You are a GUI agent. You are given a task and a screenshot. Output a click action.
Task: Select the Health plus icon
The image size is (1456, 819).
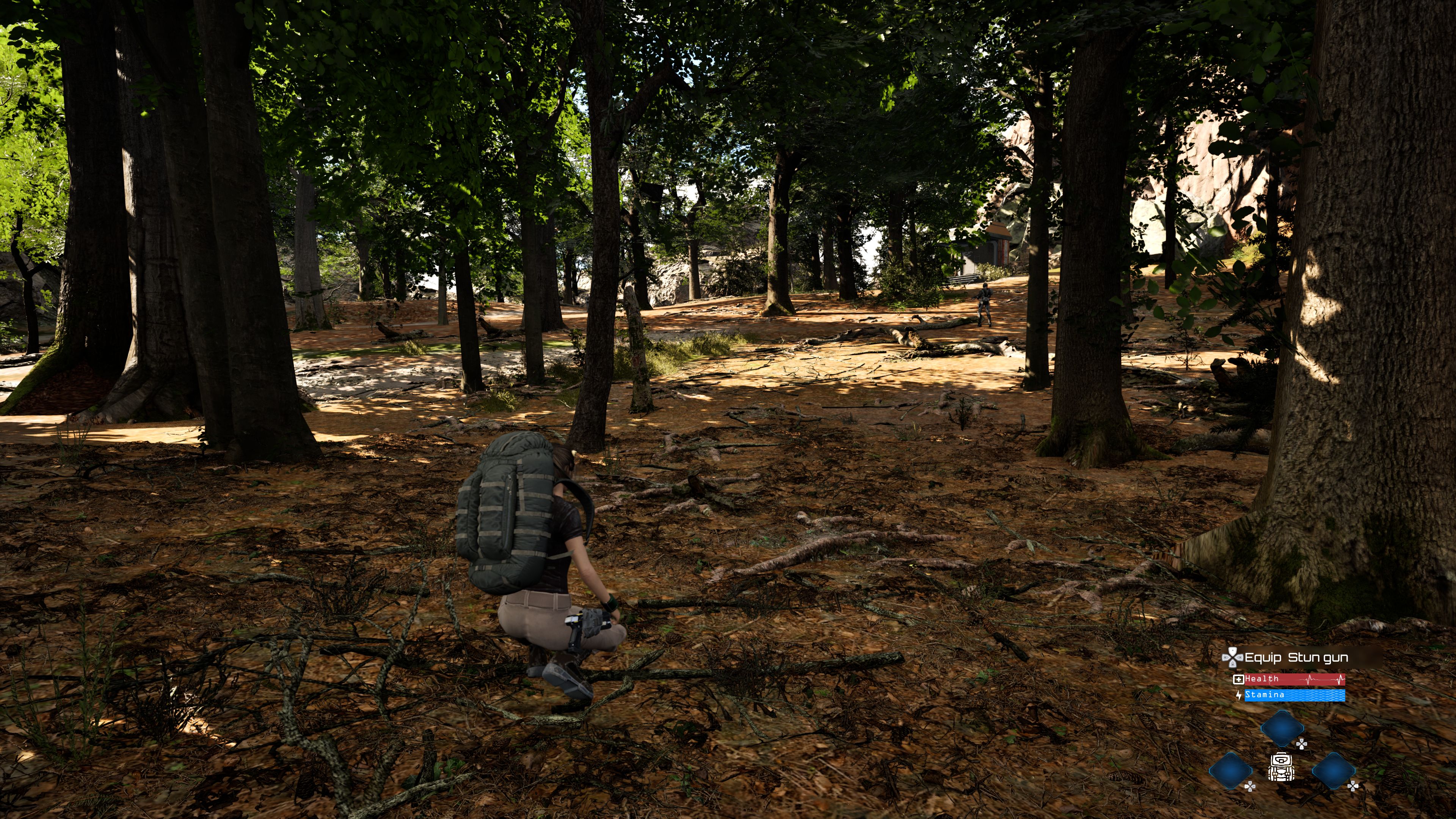coord(1239,679)
